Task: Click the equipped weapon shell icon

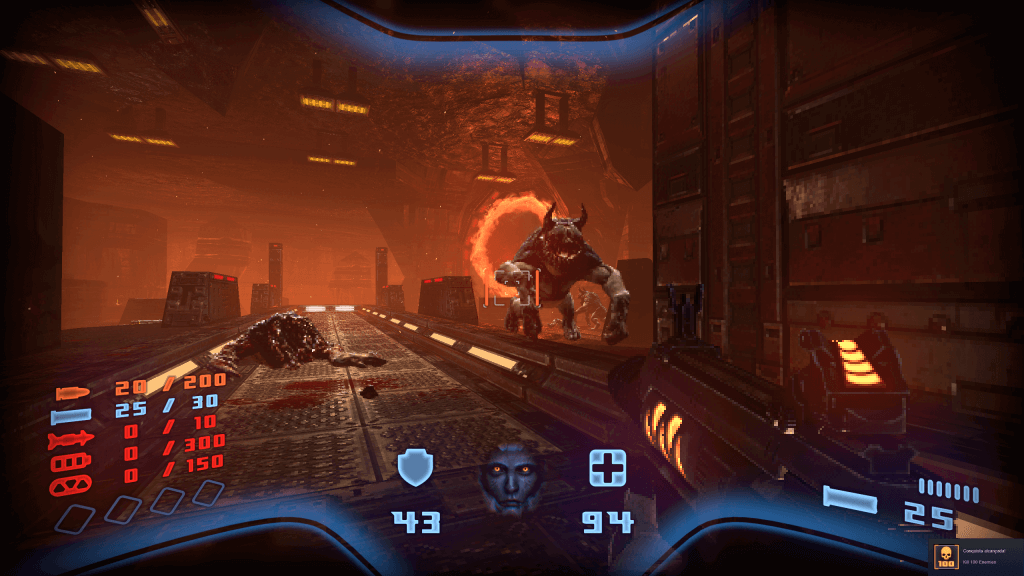Action: [851, 497]
